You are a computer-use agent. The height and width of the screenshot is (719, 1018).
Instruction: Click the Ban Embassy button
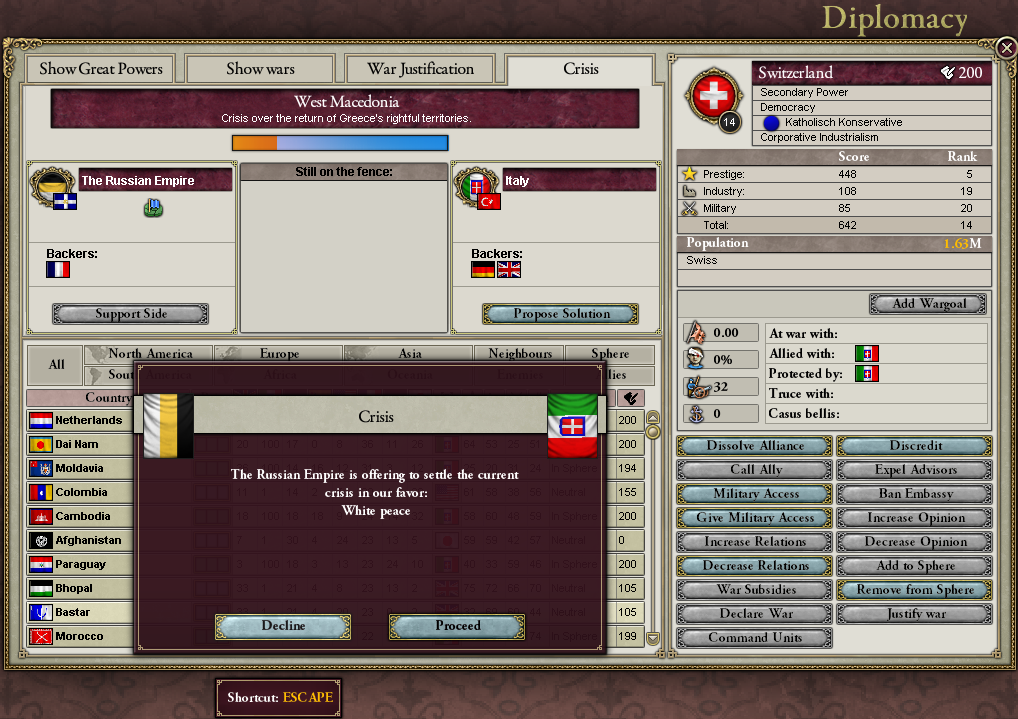[x=915, y=494]
